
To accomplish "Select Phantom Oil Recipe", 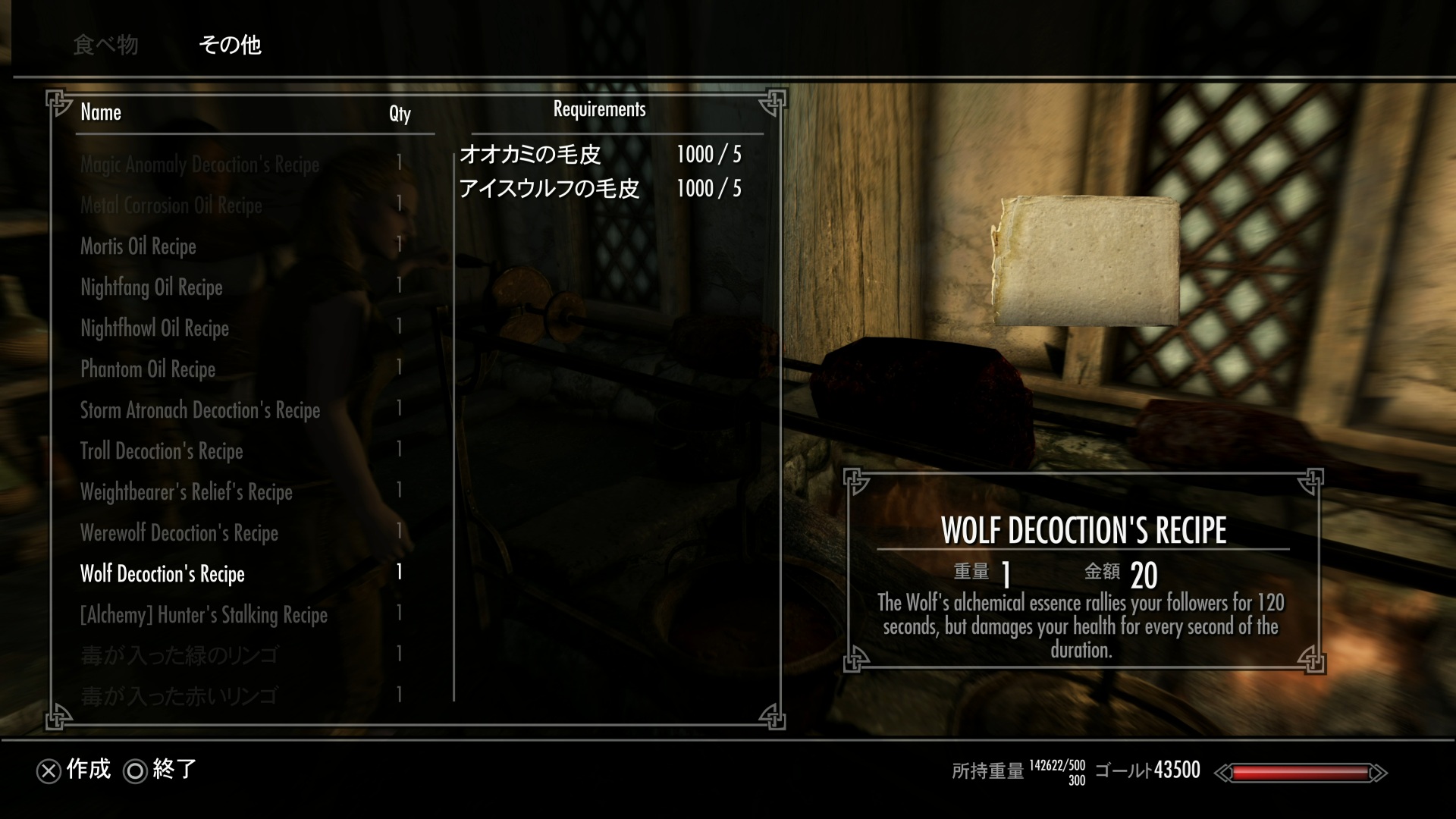I will 148,369.
